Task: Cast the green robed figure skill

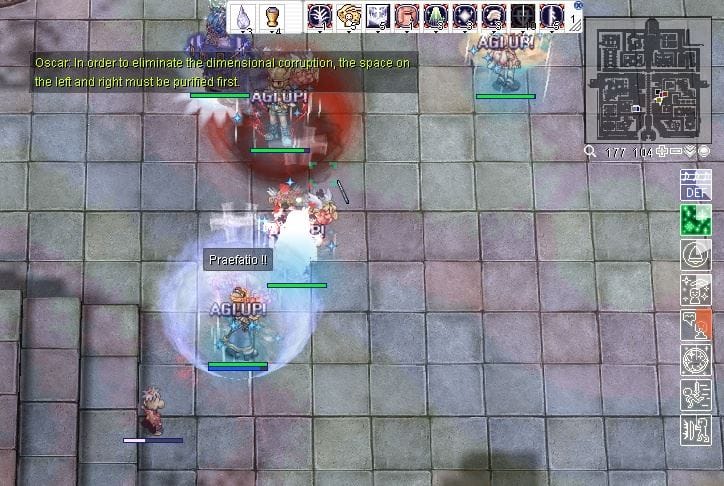Action: (x=436, y=16)
